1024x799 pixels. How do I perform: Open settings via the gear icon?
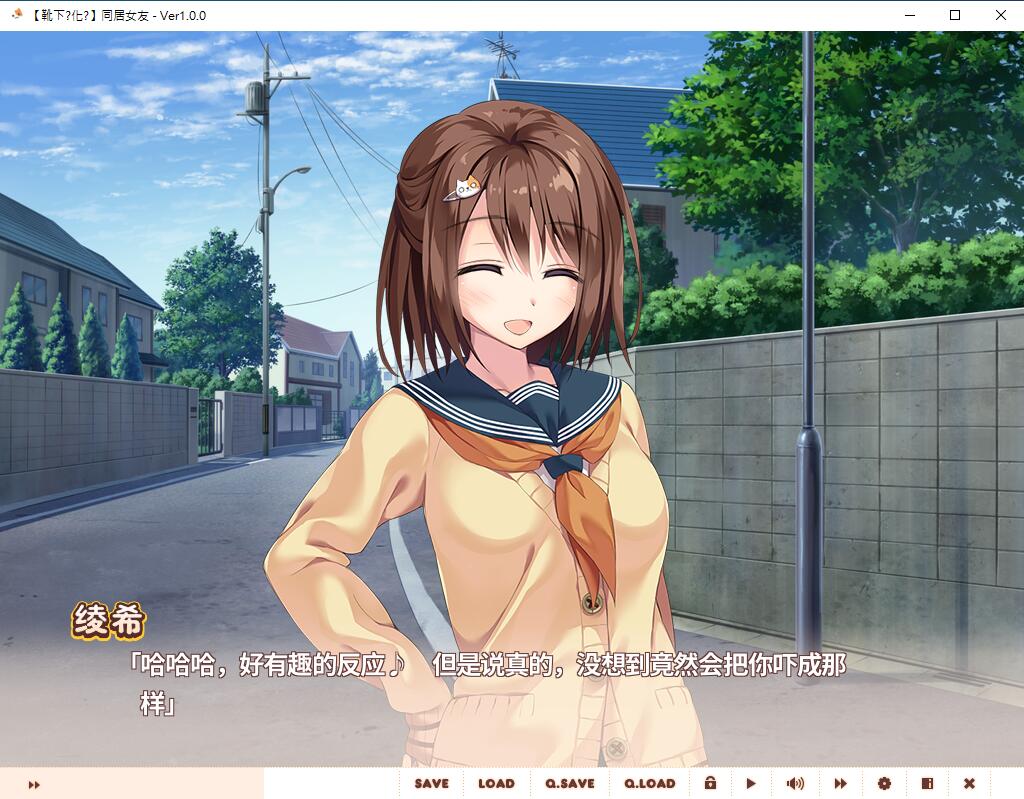[884, 784]
